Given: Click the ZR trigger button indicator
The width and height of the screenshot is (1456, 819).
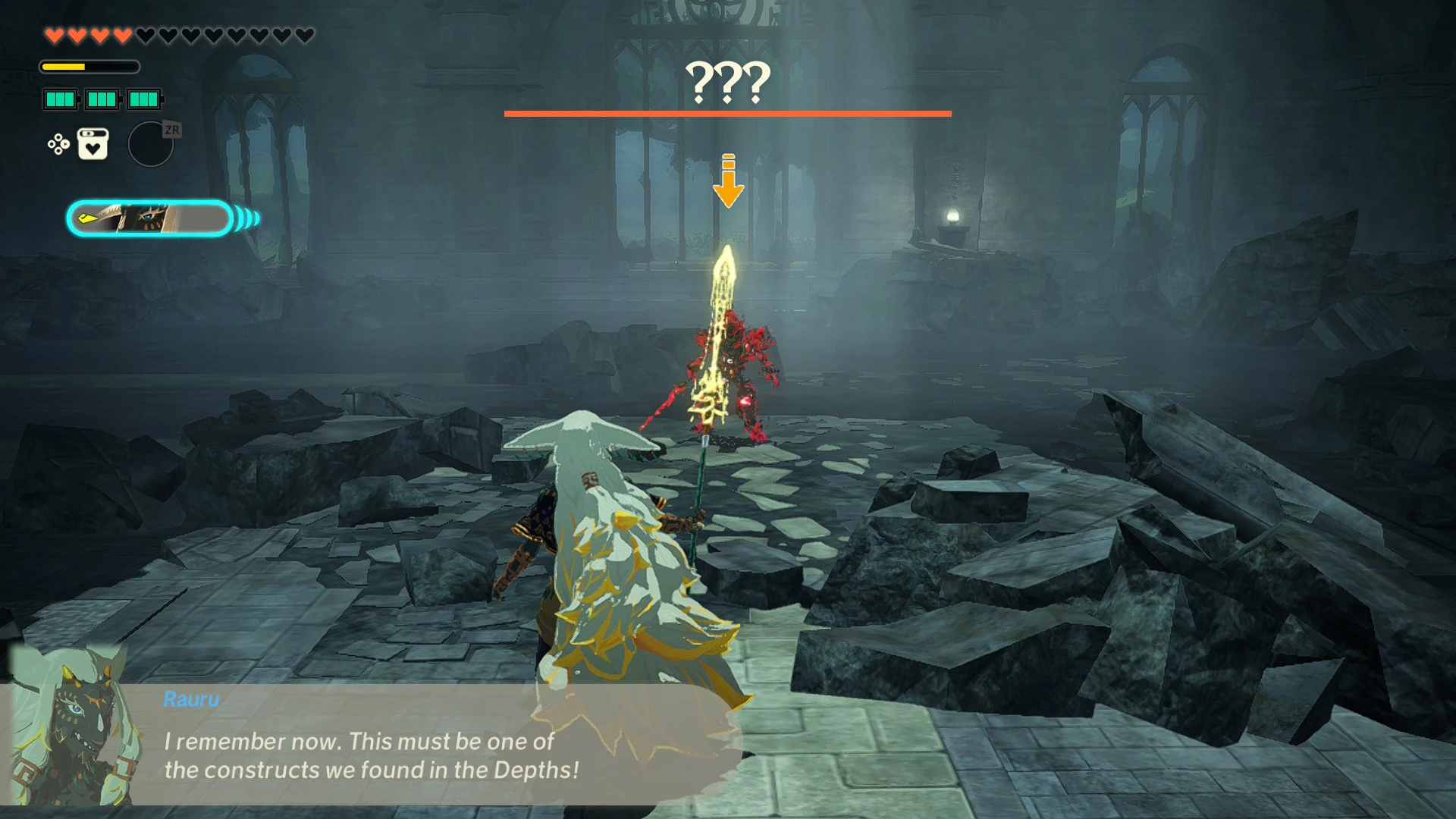Looking at the screenshot, I should (x=173, y=129).
